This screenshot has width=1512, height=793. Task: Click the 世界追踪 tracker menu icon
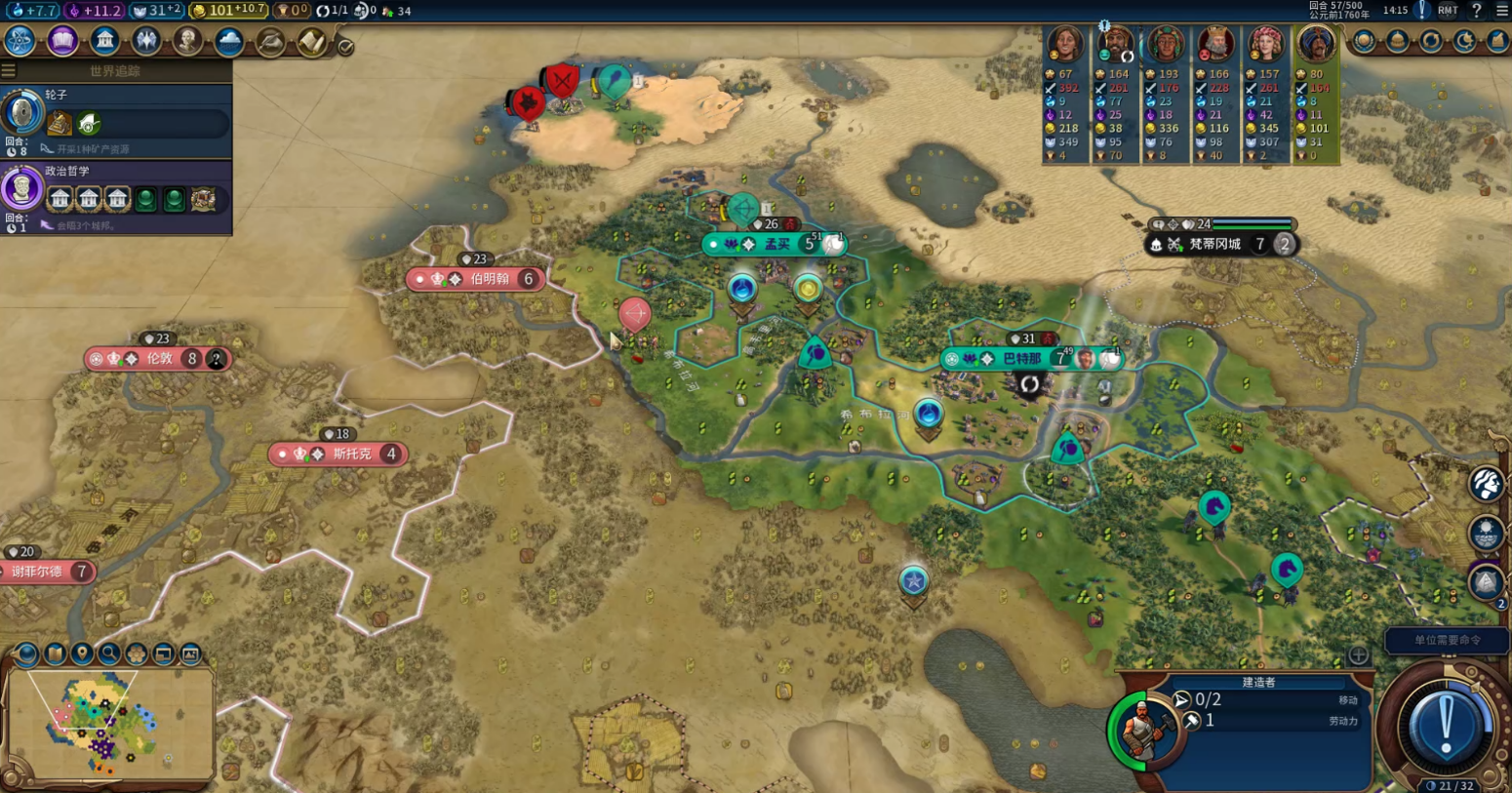9,70
